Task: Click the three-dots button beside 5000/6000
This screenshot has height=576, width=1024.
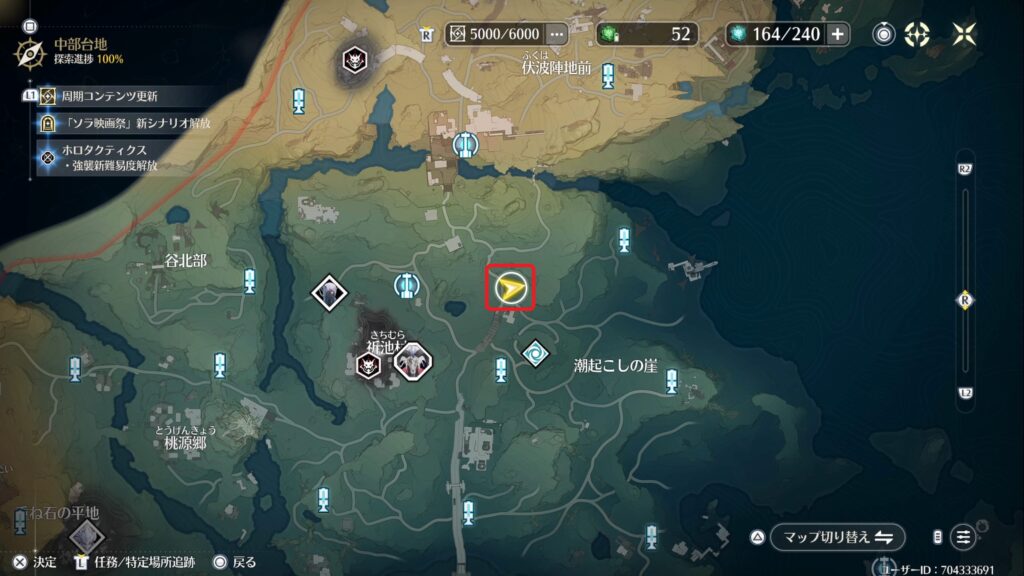Action: coord(558,34)
